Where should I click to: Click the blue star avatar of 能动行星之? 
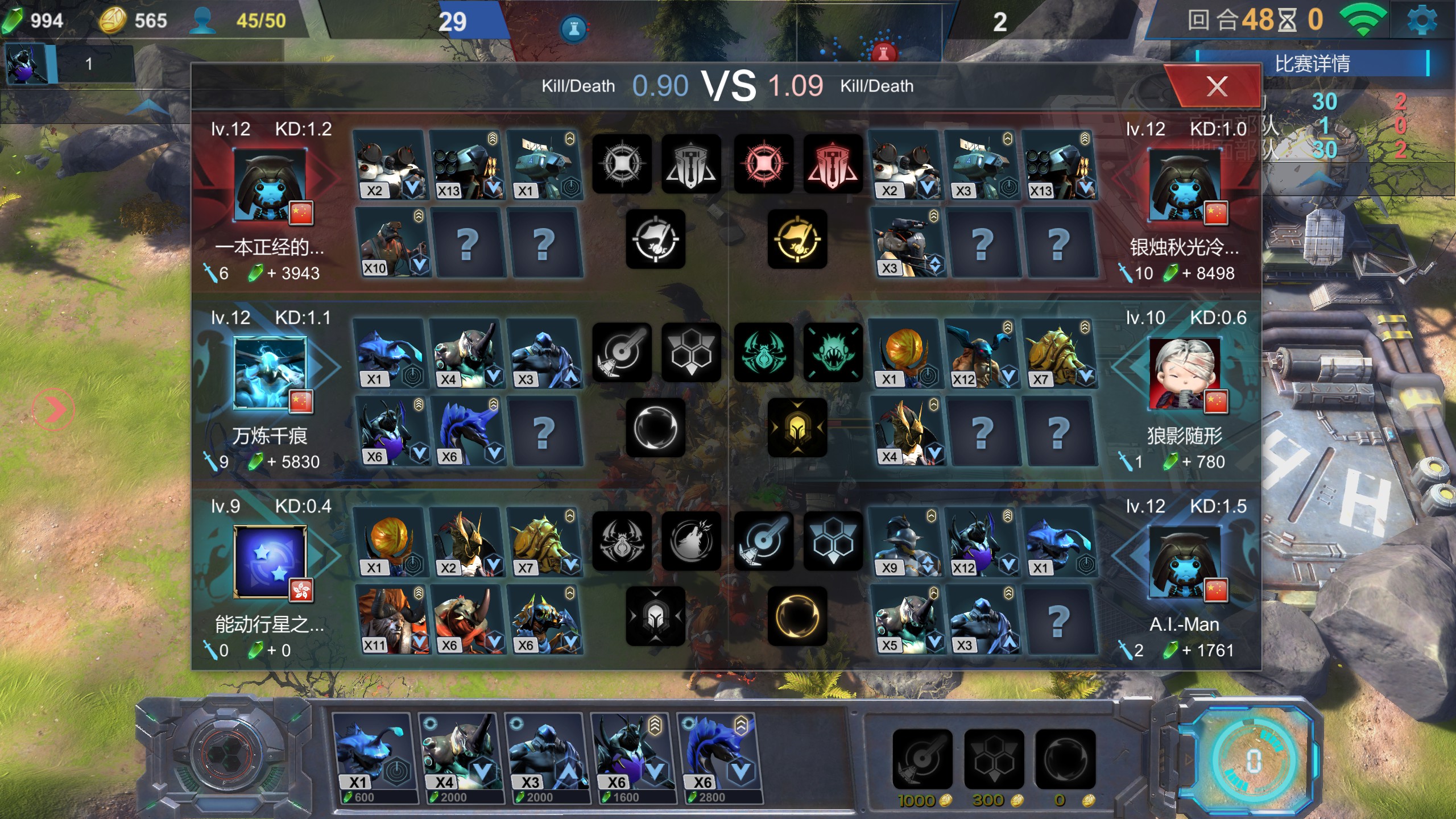point(270,561)
